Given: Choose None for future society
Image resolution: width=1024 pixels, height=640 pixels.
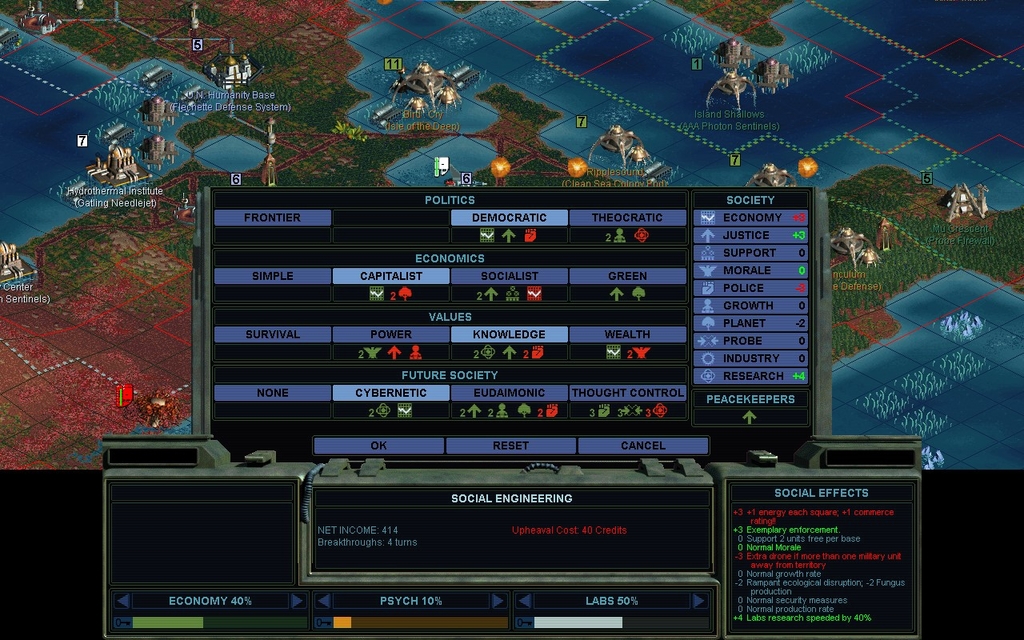Looking at the screenshot, I should (x=272, y=393).
